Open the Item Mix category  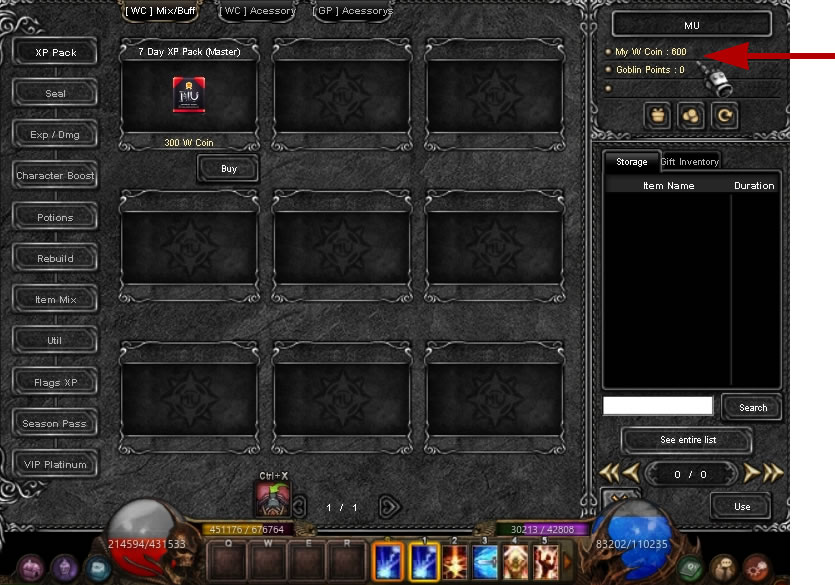55,299
